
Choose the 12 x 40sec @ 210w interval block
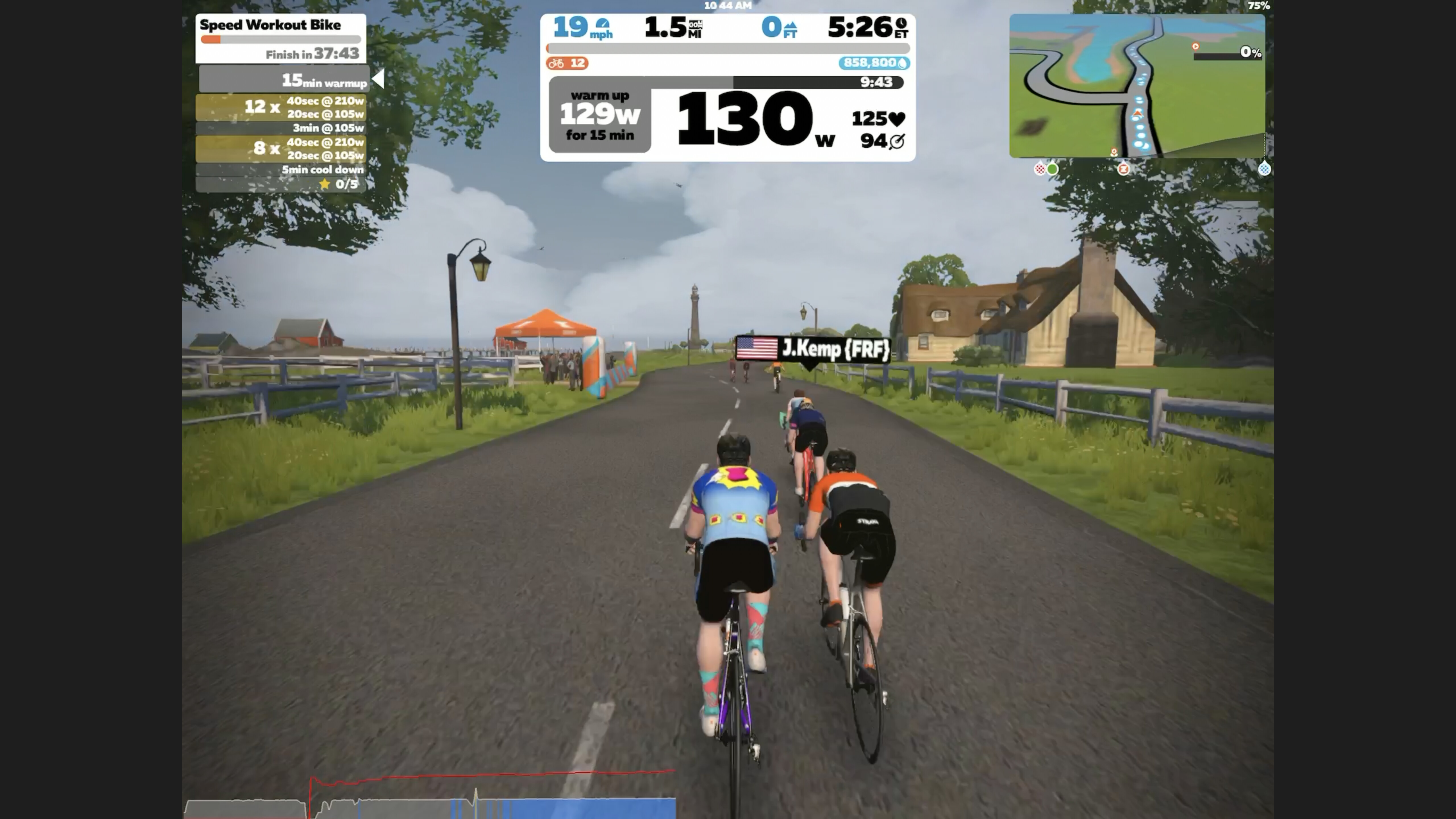281,107
